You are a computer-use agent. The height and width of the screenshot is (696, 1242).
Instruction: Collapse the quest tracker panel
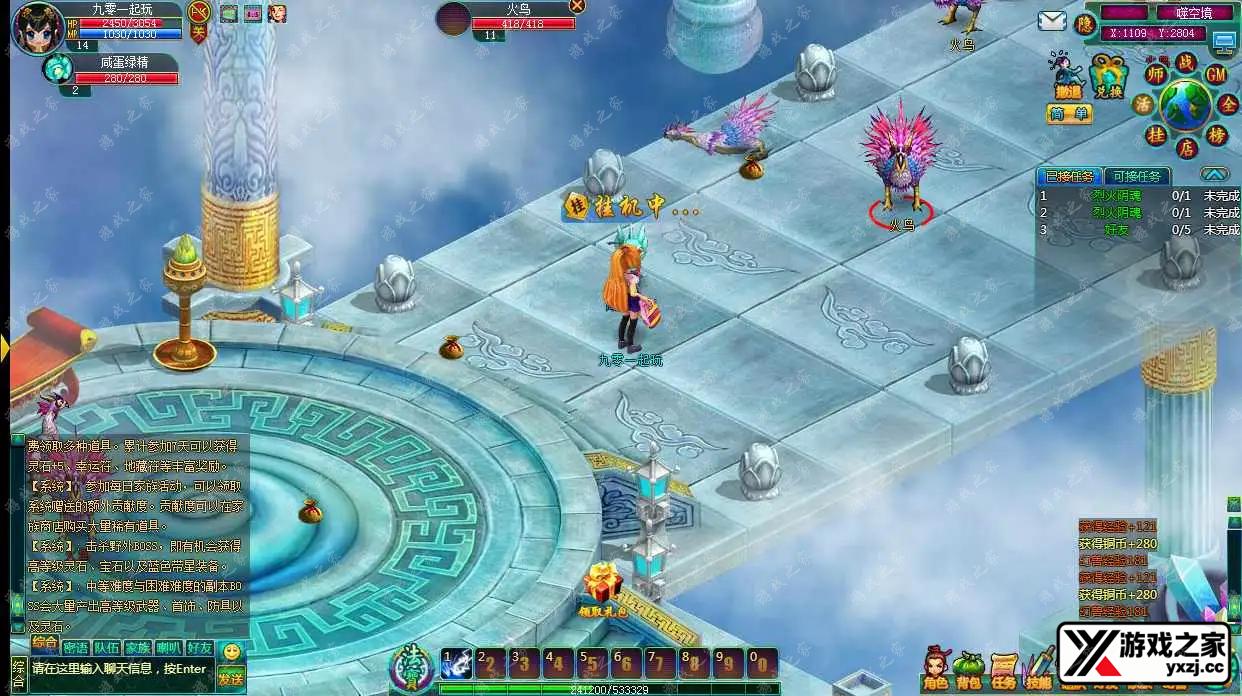(x=1213, y=174)
